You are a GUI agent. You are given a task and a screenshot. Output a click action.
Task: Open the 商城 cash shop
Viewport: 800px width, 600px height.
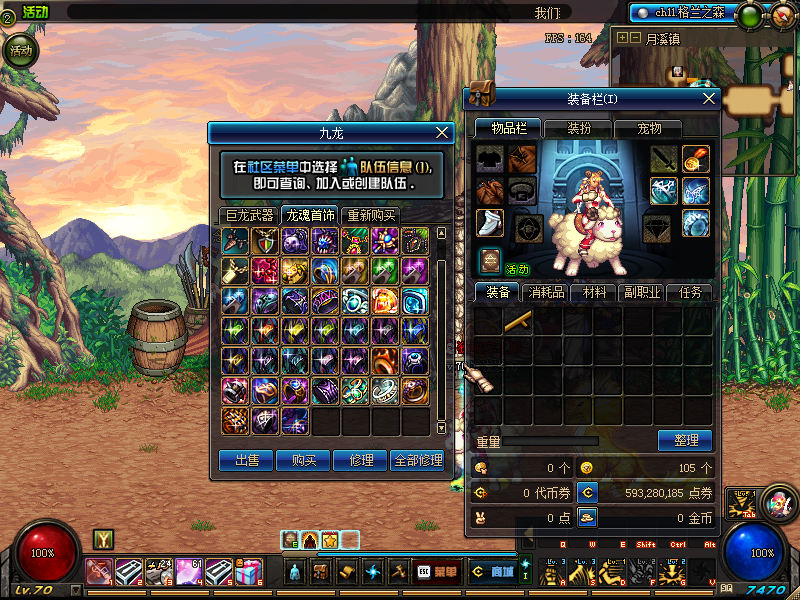(492, 572)
